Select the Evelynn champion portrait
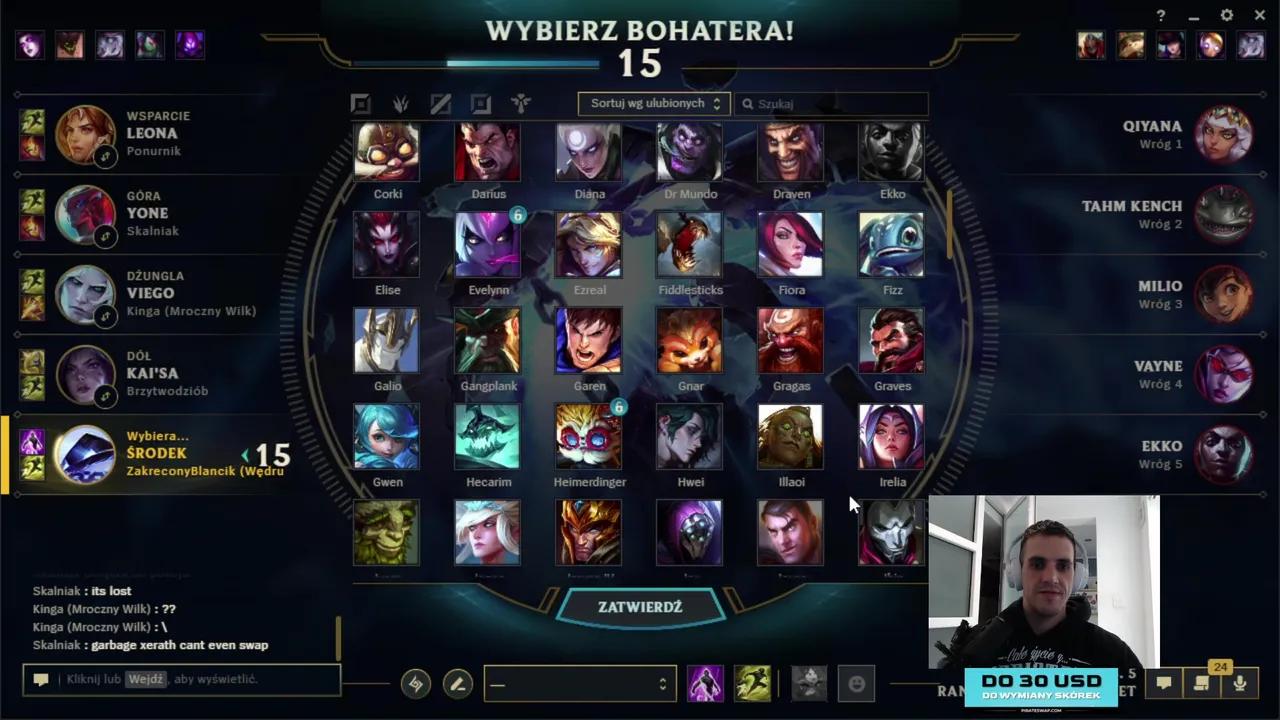Image resolution: width=1280 pixels, height=720 pixels. [488, 243]
